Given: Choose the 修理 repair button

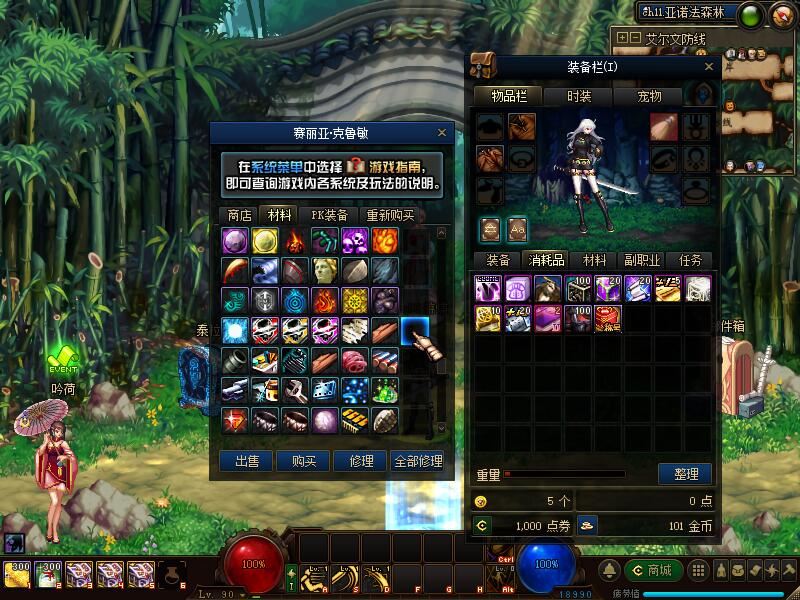Looking at the screenshot, I should point(360,461).
